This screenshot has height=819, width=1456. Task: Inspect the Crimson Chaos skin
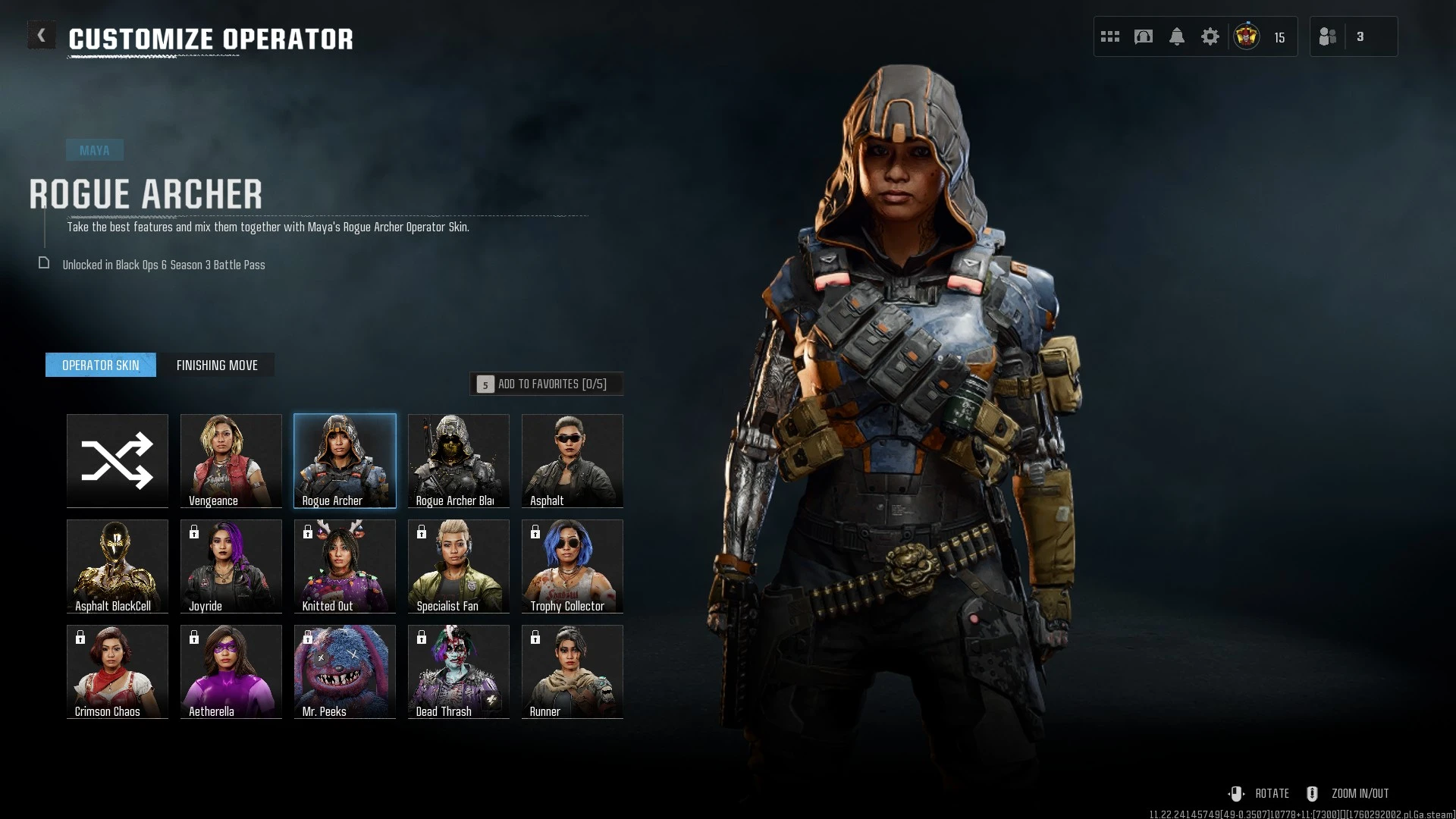pos(118,671)
